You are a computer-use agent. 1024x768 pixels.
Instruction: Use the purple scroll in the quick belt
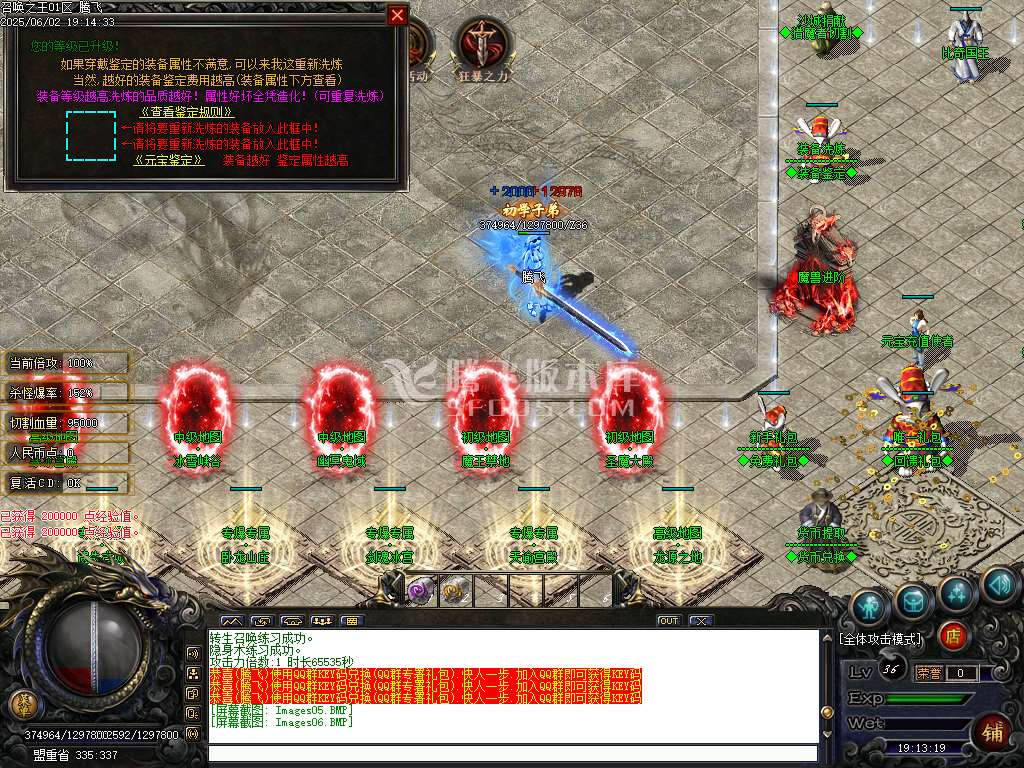[x=416, y=588]
